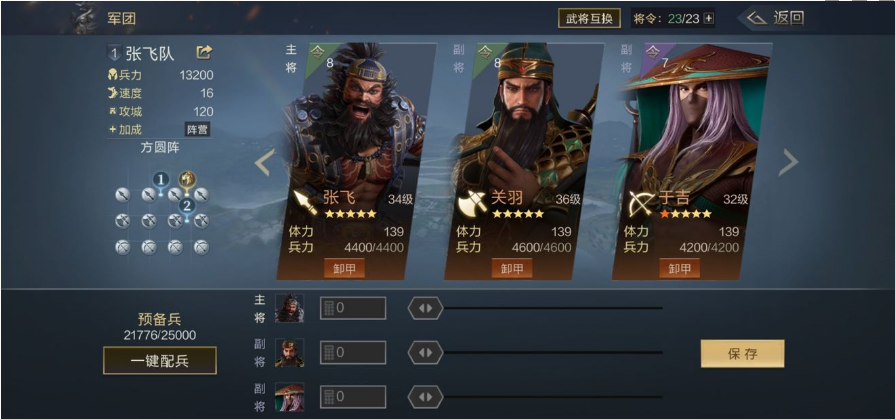Adjust the main general's troop slider handle

(x=425, y=308)
